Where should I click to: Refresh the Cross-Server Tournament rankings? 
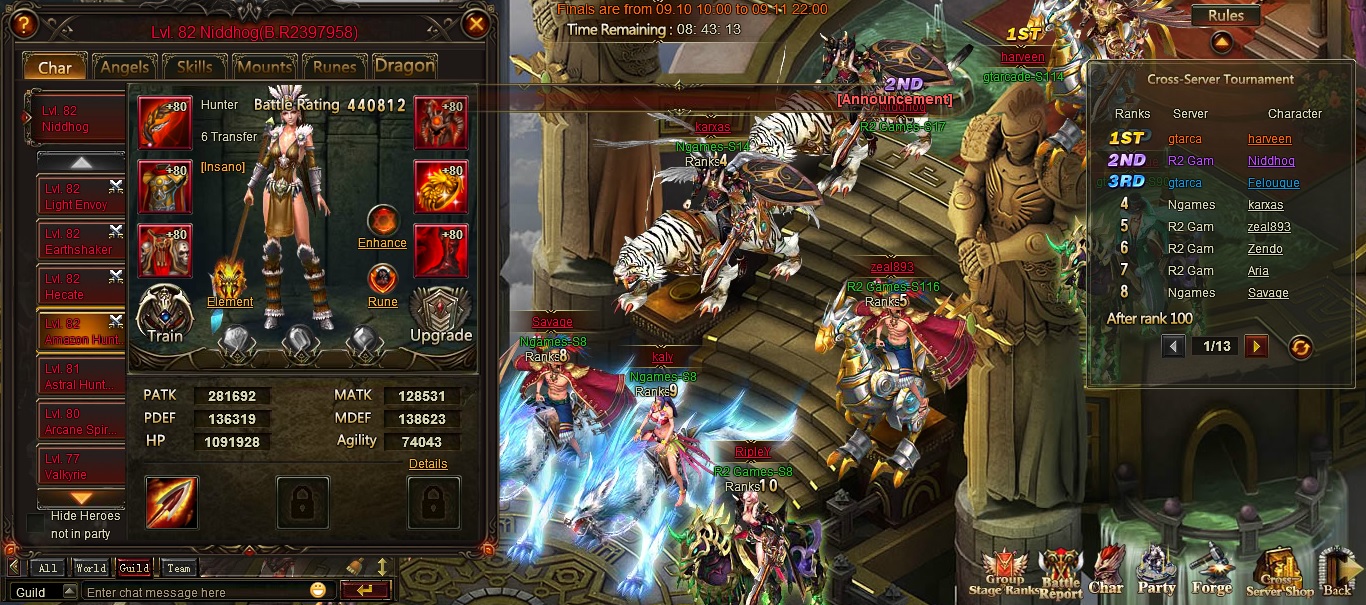[1300, 347]
